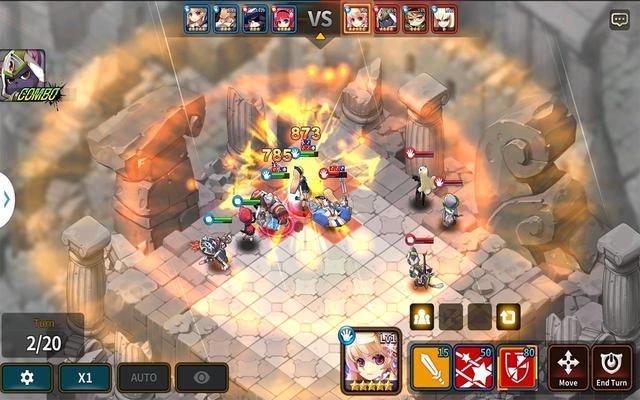This screenshot has height=400, width=640.
Task: Expand the left side panel arrow
Action: point(6,199)
